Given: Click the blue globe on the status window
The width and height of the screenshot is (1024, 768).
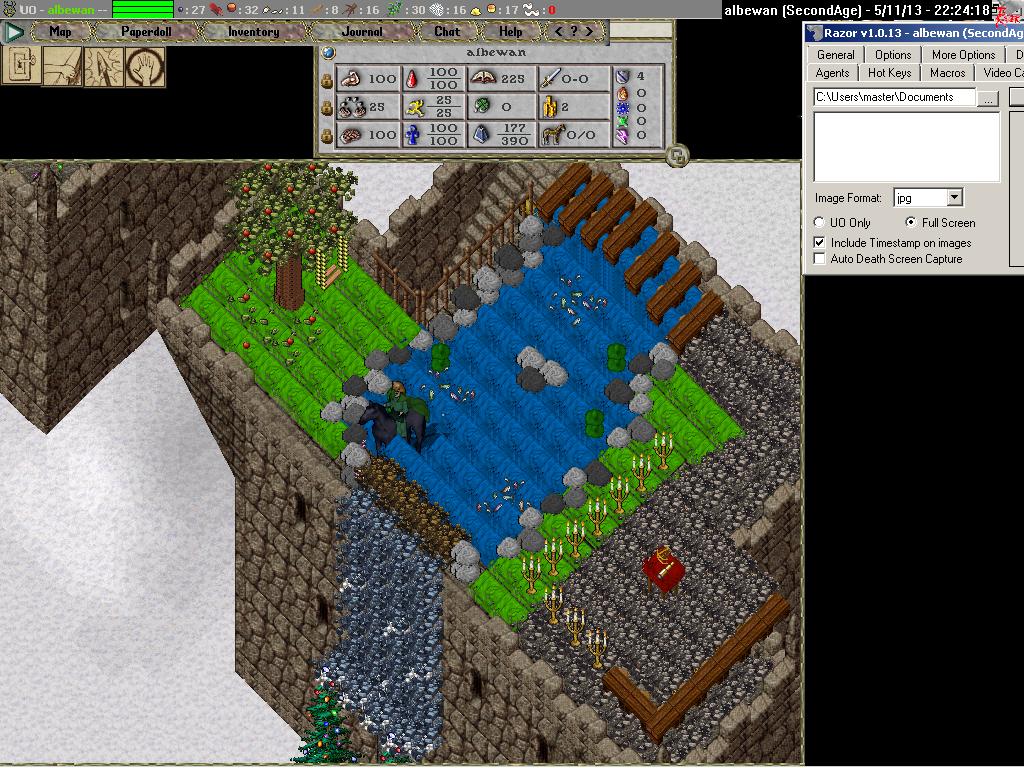Looking at the screenshot, I should 328,52.
